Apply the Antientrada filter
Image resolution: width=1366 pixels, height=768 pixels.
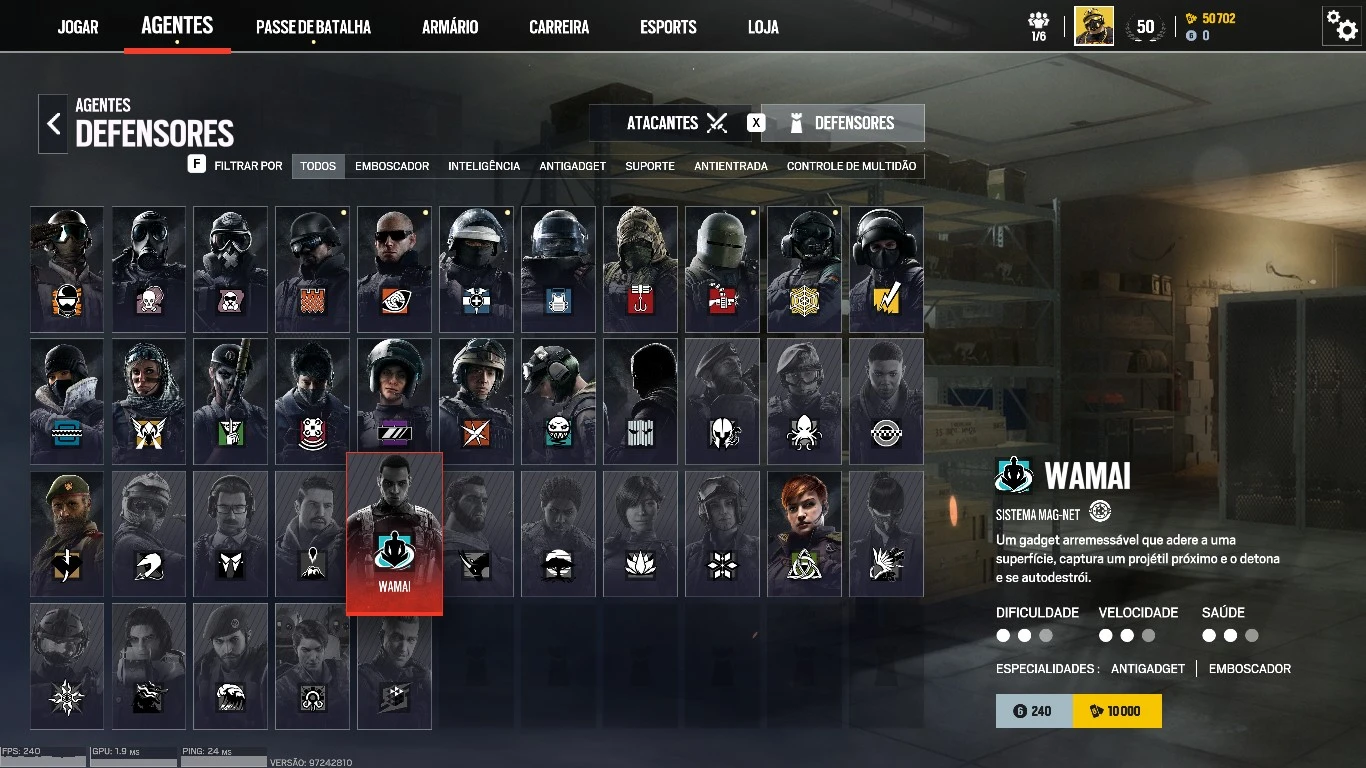[x=731, y=166]
